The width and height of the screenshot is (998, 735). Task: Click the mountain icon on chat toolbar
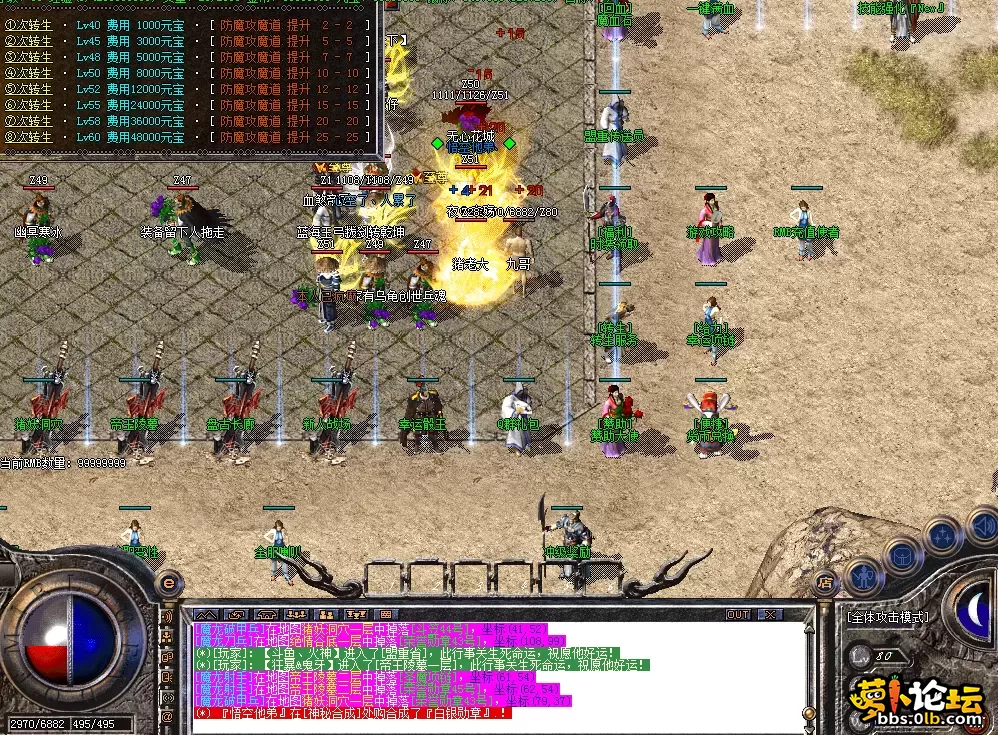pos(206,614)
